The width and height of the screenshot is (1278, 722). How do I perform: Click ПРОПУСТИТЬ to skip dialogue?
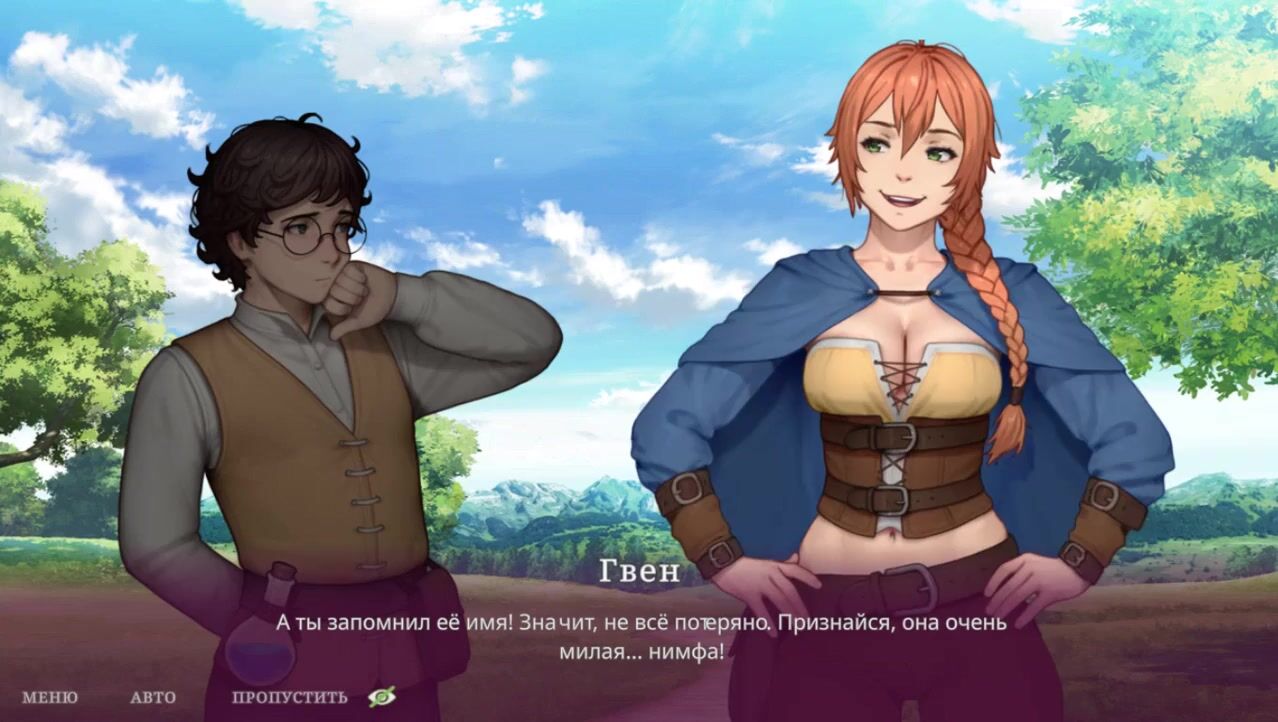tap(290, 698)
